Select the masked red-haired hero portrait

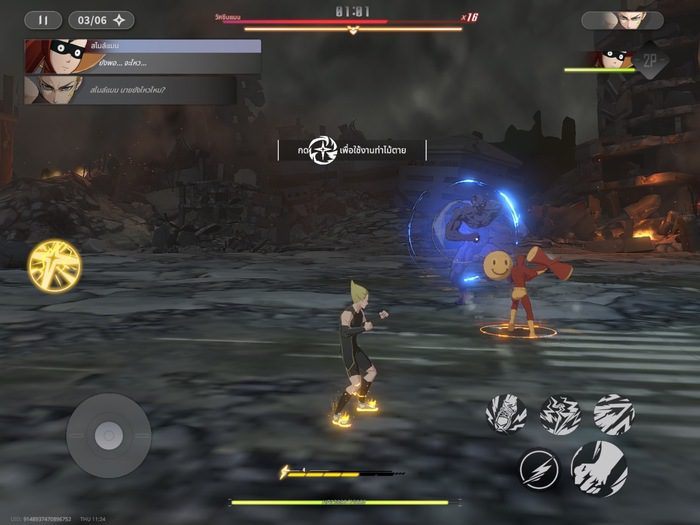click(613, 58)
